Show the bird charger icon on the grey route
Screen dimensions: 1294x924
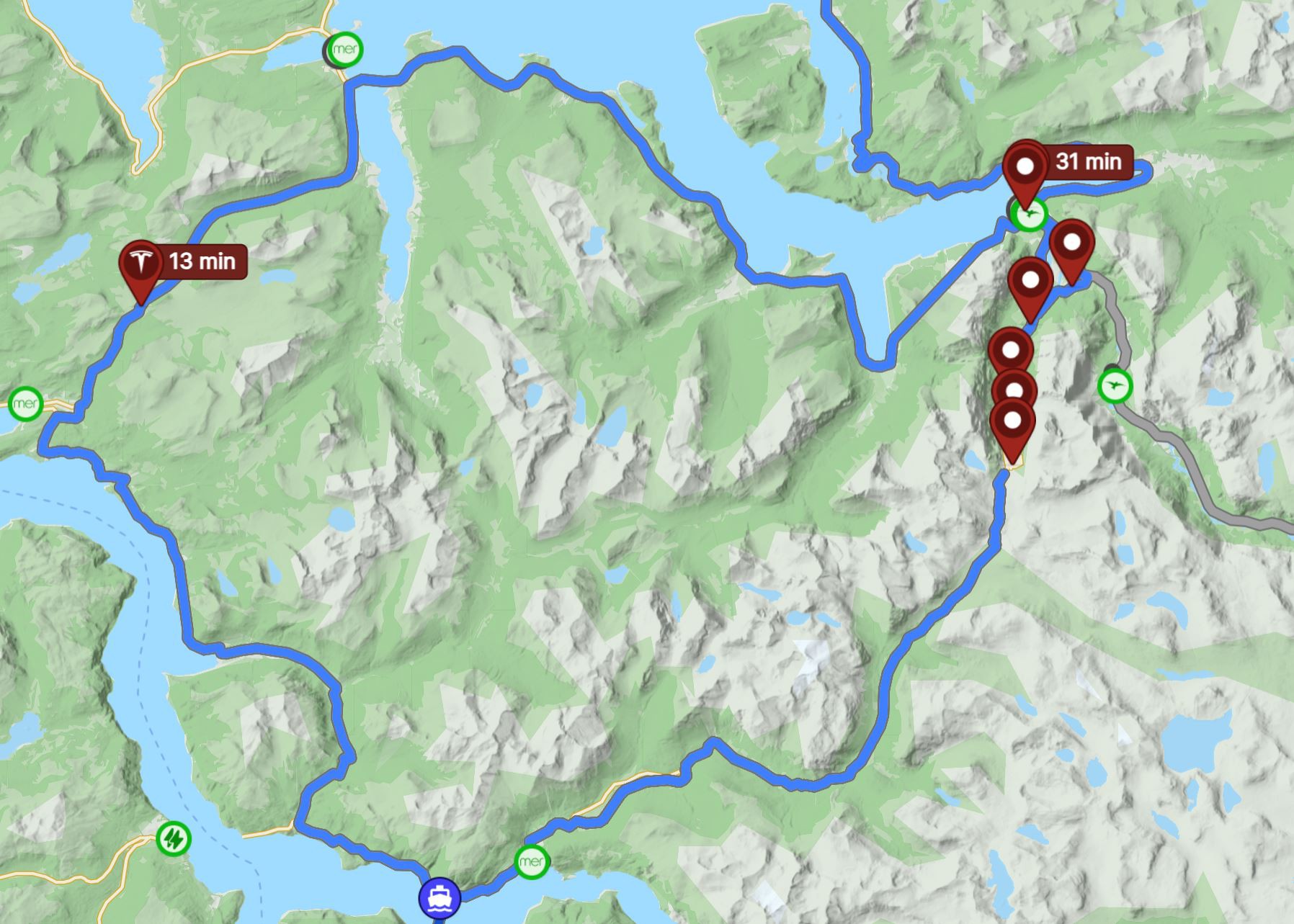(x=1115, y=385)
